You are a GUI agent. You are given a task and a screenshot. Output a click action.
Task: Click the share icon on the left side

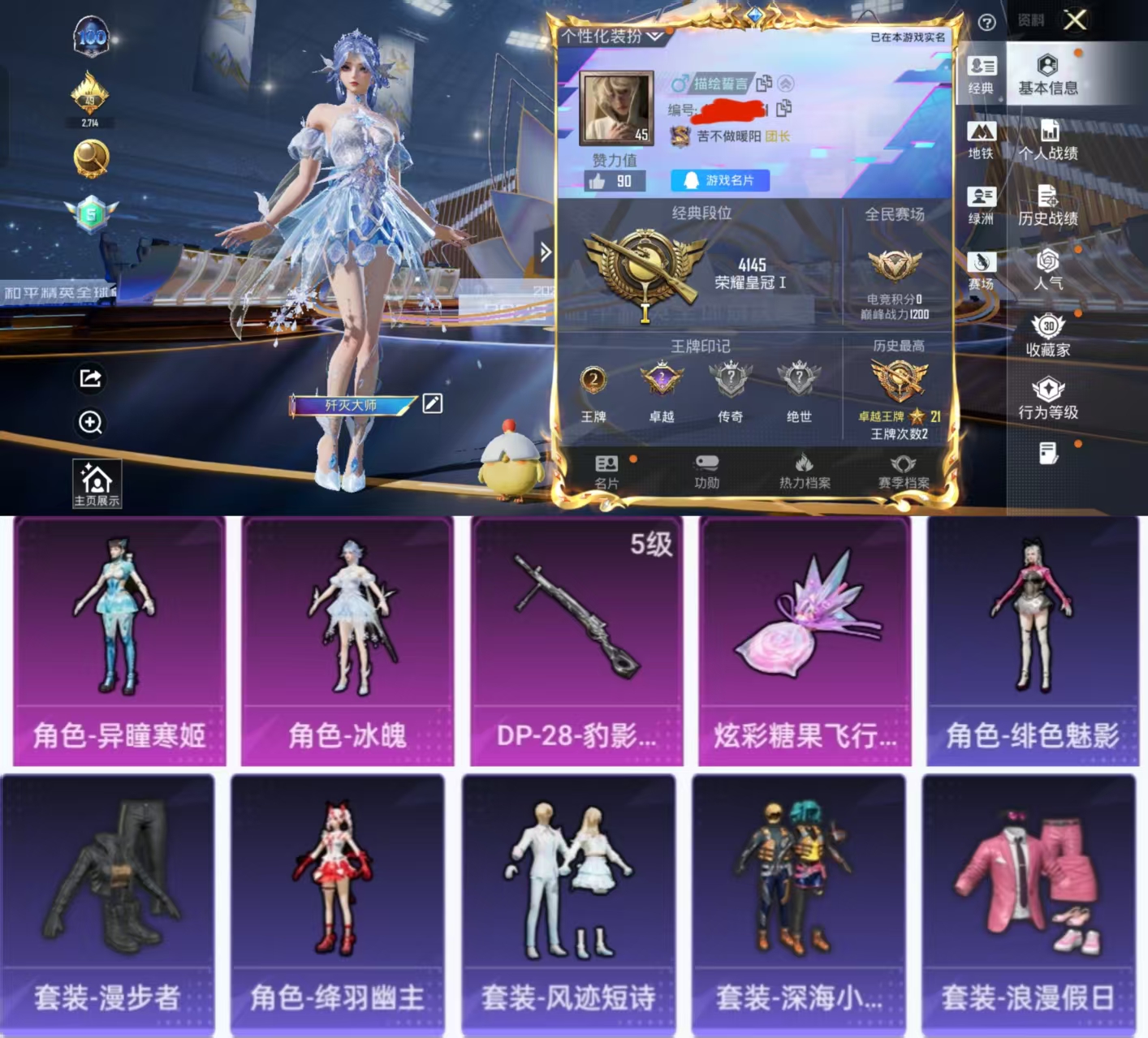click(90, 380)
